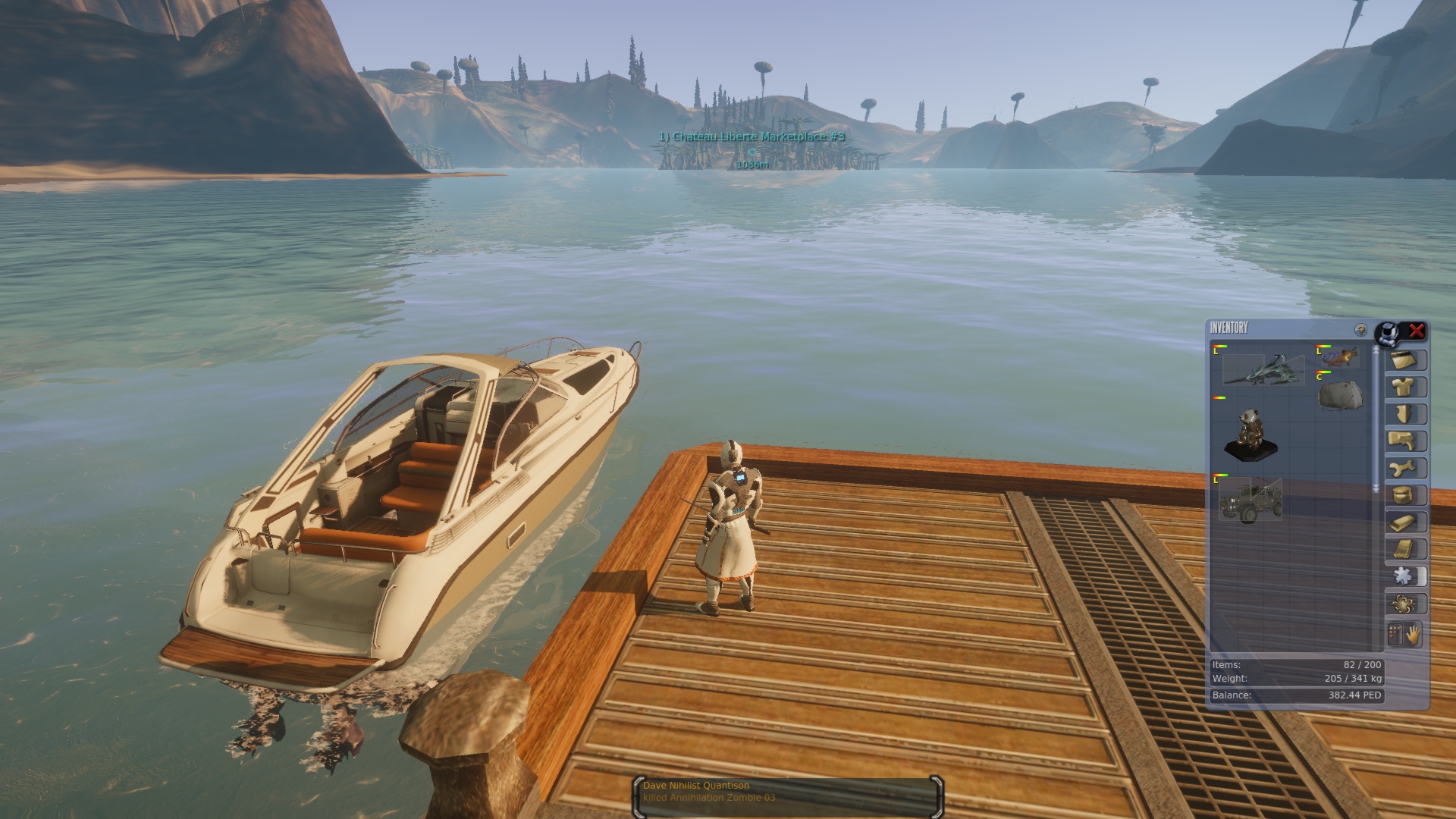The height and width of the screenshot is (819, 1456).
Task: Switch to the shirt clothing category tab
Action: point(1404,388)
